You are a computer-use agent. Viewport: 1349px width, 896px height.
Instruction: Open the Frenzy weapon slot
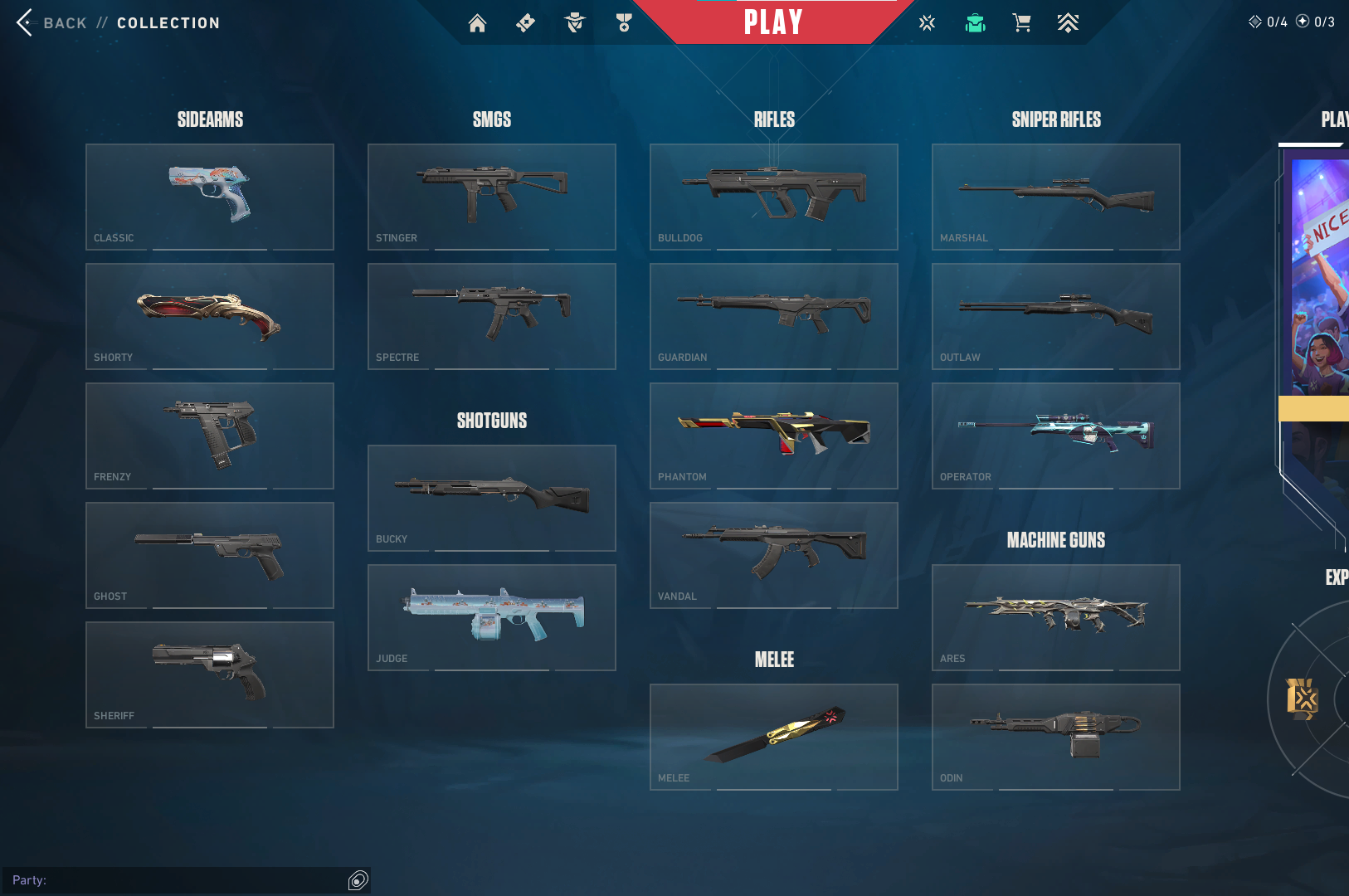pos(210,436)
